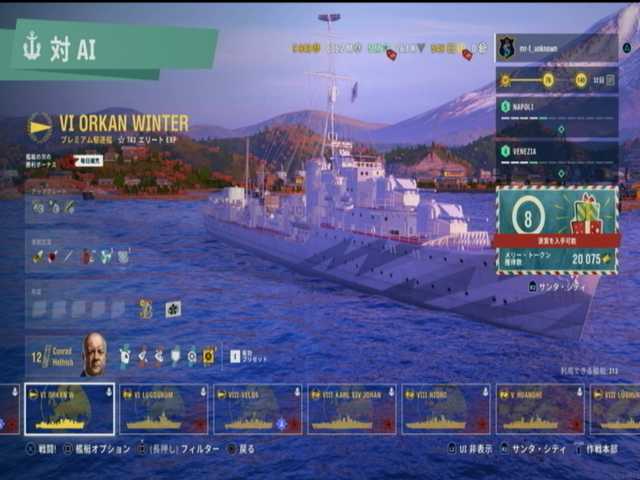Select the VIII Kidho ship card
The height and width of the screenshot is (480, 640).
pyautogui.click(x=445, y=409)
